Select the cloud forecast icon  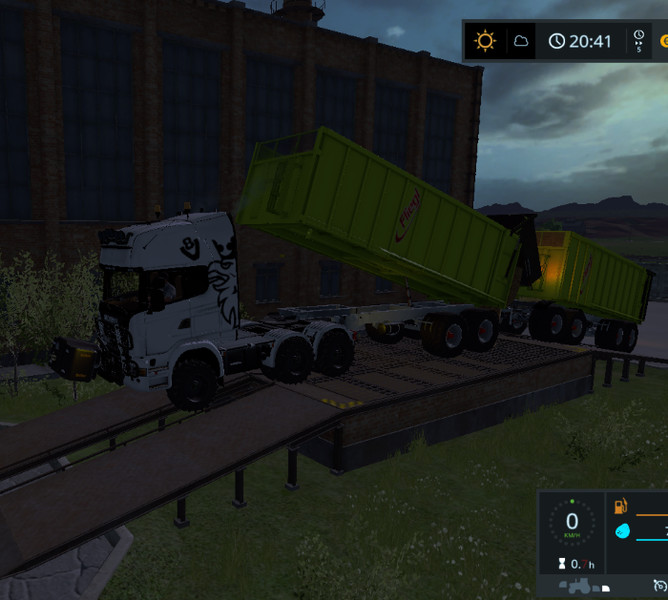[x=521, y=41]
